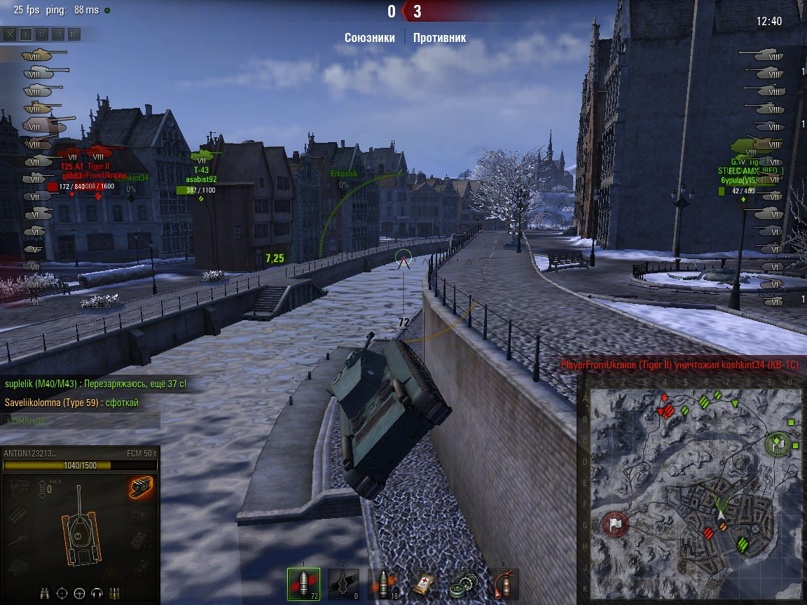The width and height of the screenshot is (807, 605).
Task: Select the armor-piercing shell slot with 72 rounds
Action: coord(303,583)
